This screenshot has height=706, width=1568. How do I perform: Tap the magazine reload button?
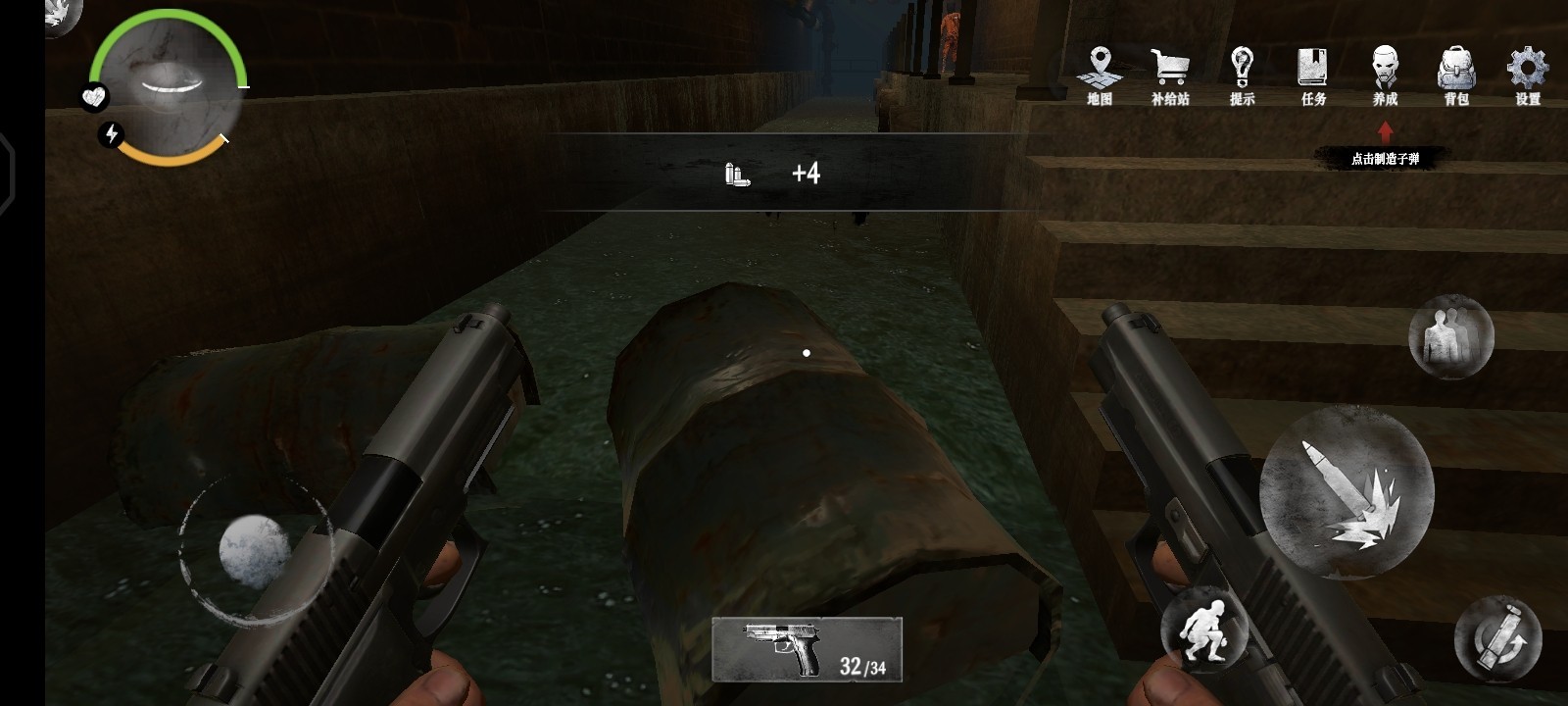point(1497,638)
